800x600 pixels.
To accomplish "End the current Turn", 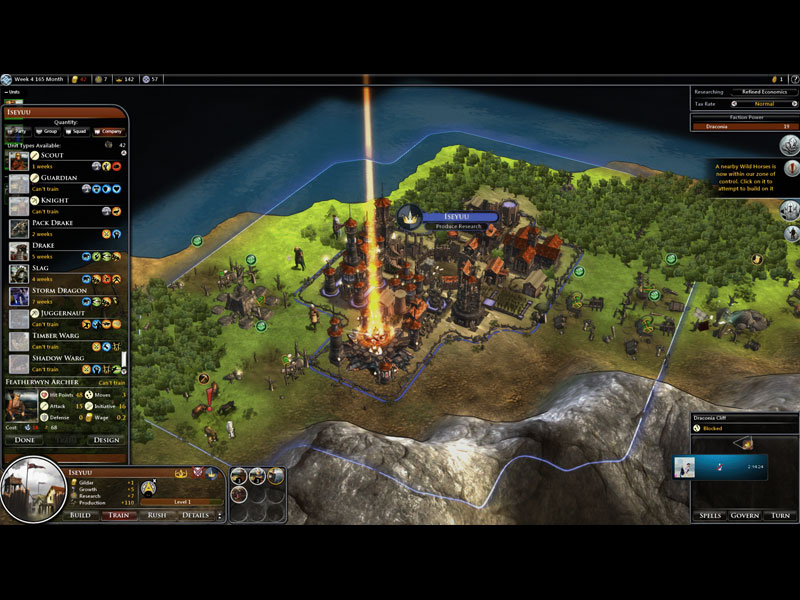I will click(780, 515).
